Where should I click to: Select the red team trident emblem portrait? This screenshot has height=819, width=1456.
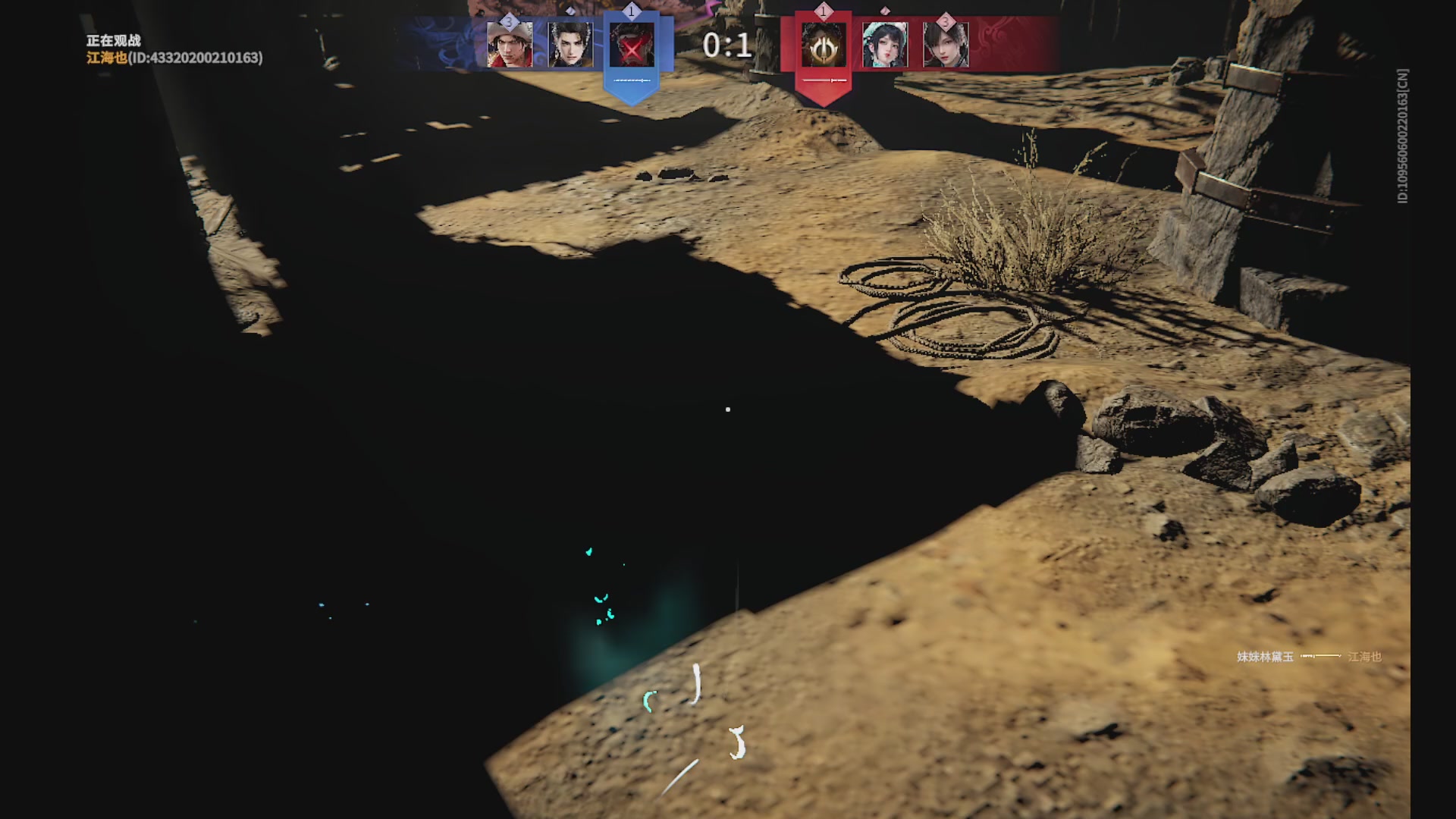pyautogui.click(x=824, y=45)
